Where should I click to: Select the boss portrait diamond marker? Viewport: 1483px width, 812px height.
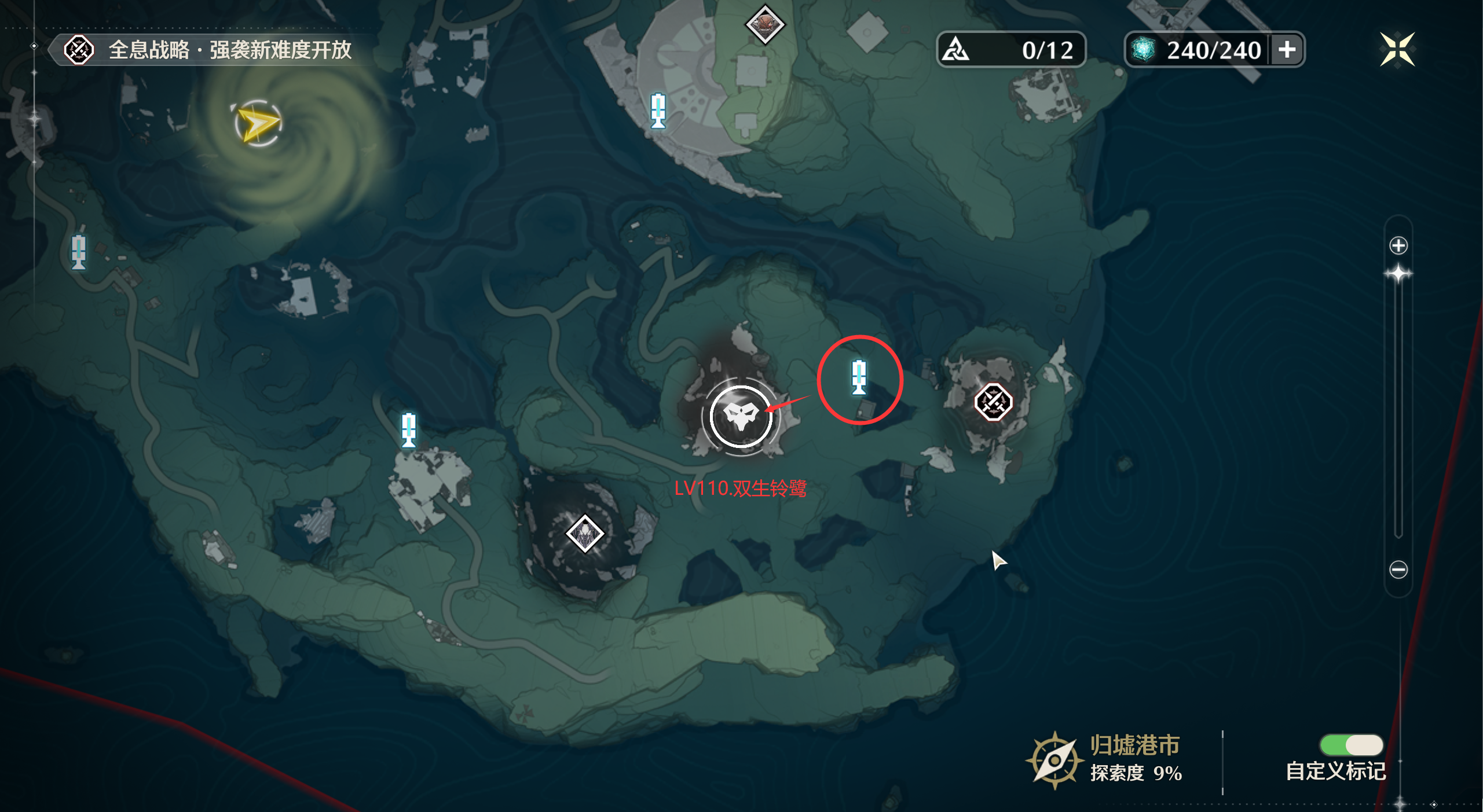765,24
